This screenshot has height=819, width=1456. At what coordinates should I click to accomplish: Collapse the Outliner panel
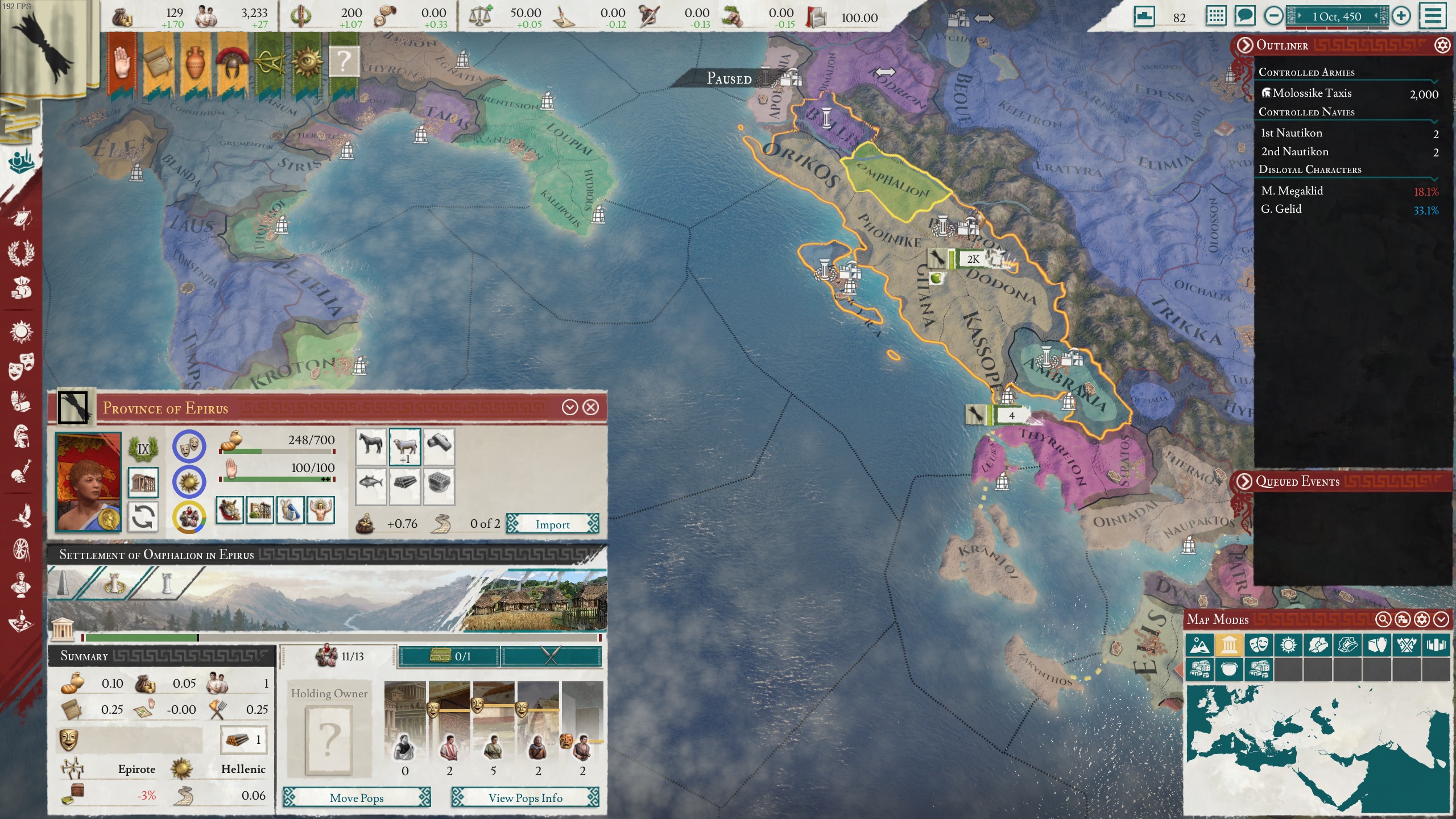1245,45
